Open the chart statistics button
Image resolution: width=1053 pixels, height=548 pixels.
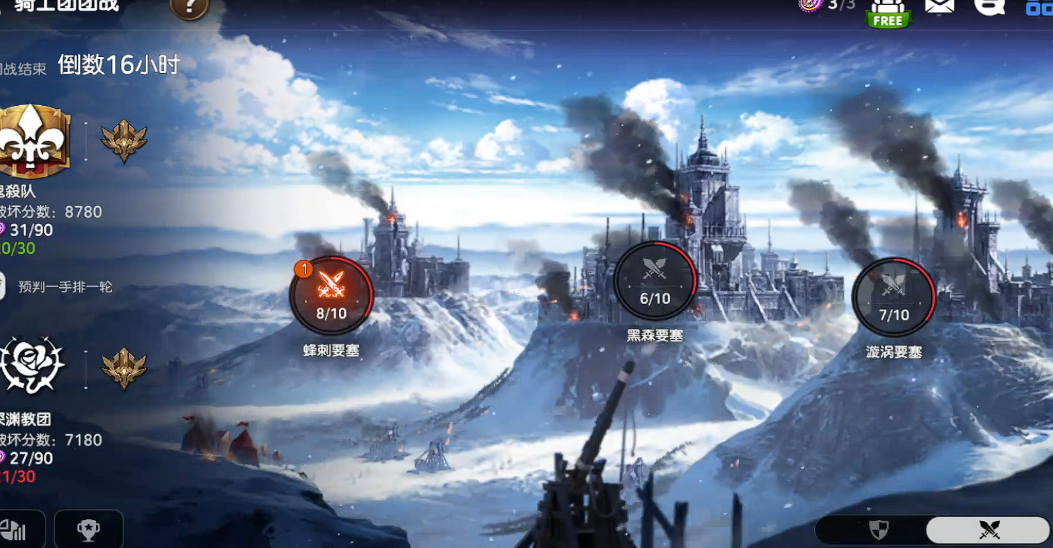click(13, 530)
